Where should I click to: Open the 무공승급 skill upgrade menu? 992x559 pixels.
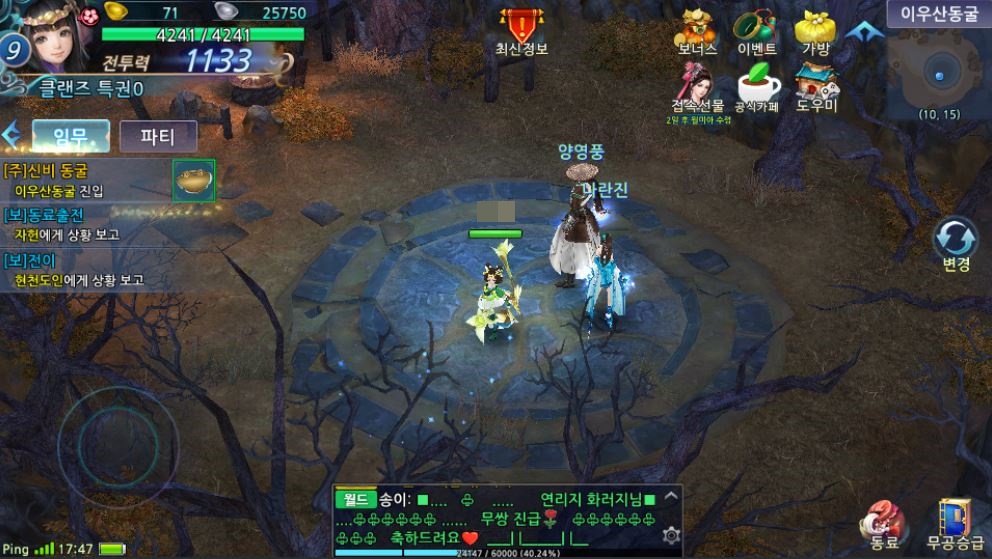[954, 524]
